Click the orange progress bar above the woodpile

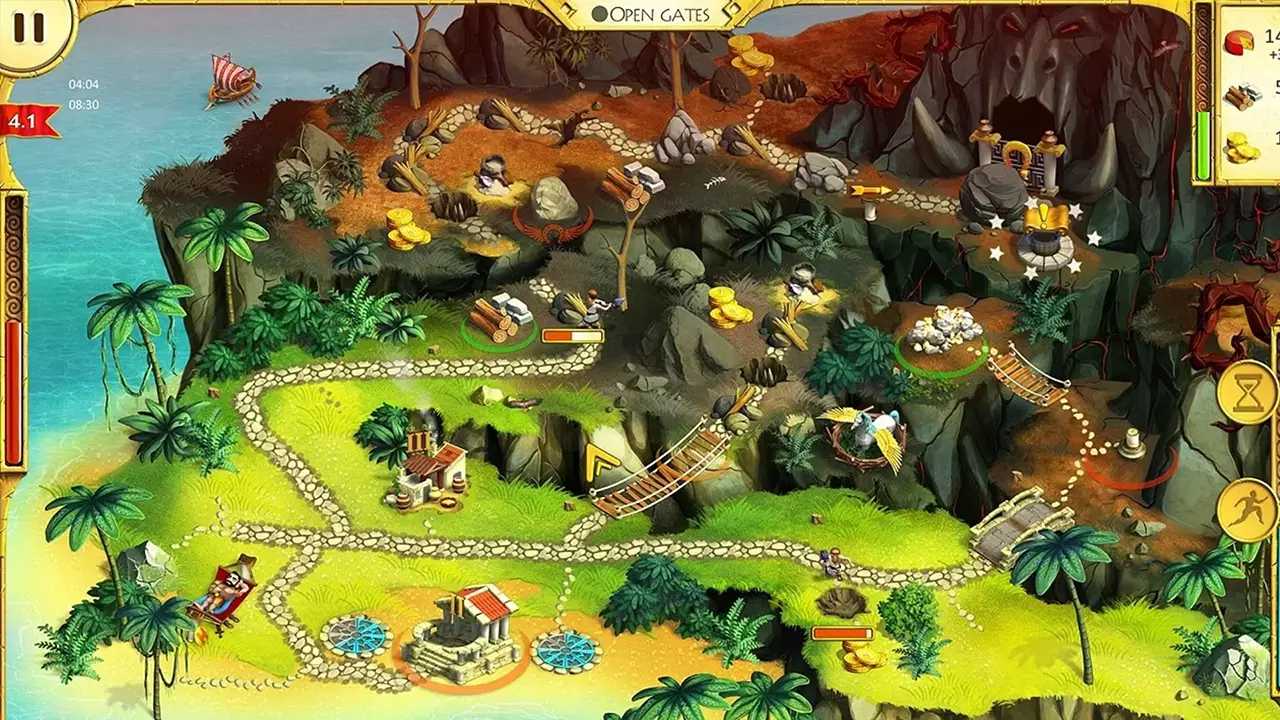coord(573,337)
